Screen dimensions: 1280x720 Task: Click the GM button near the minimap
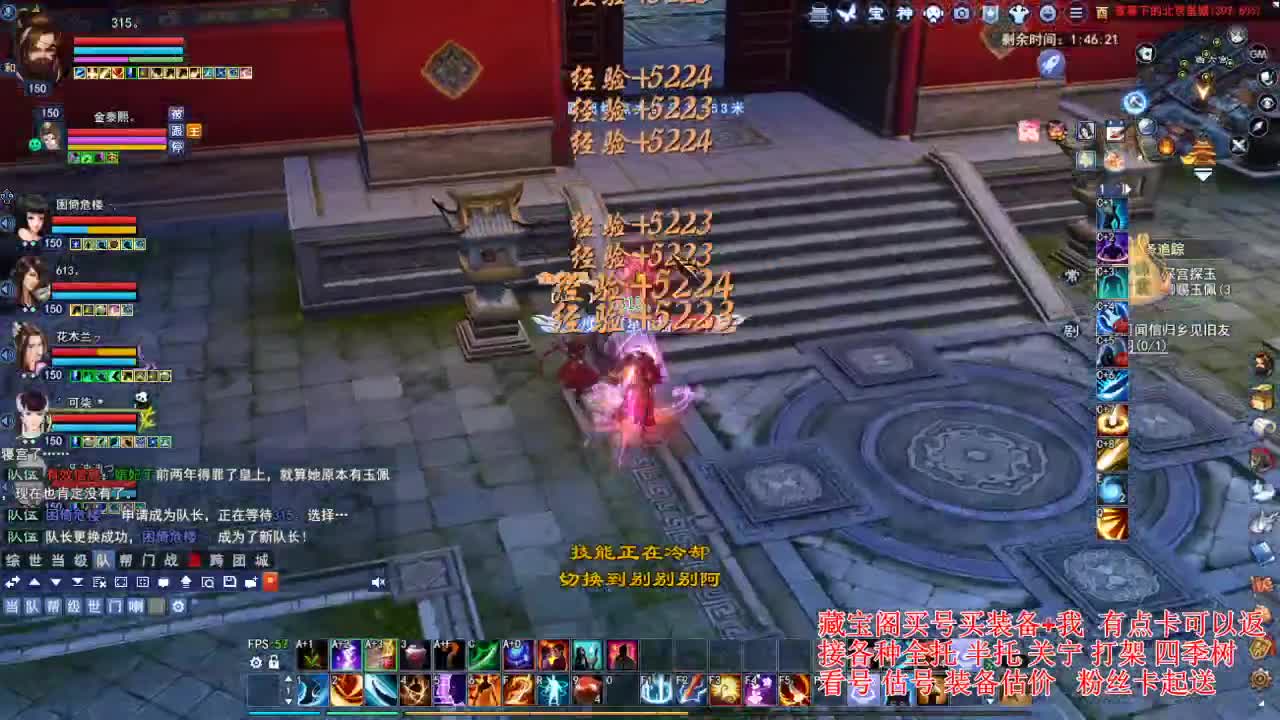pos(1258,54)
